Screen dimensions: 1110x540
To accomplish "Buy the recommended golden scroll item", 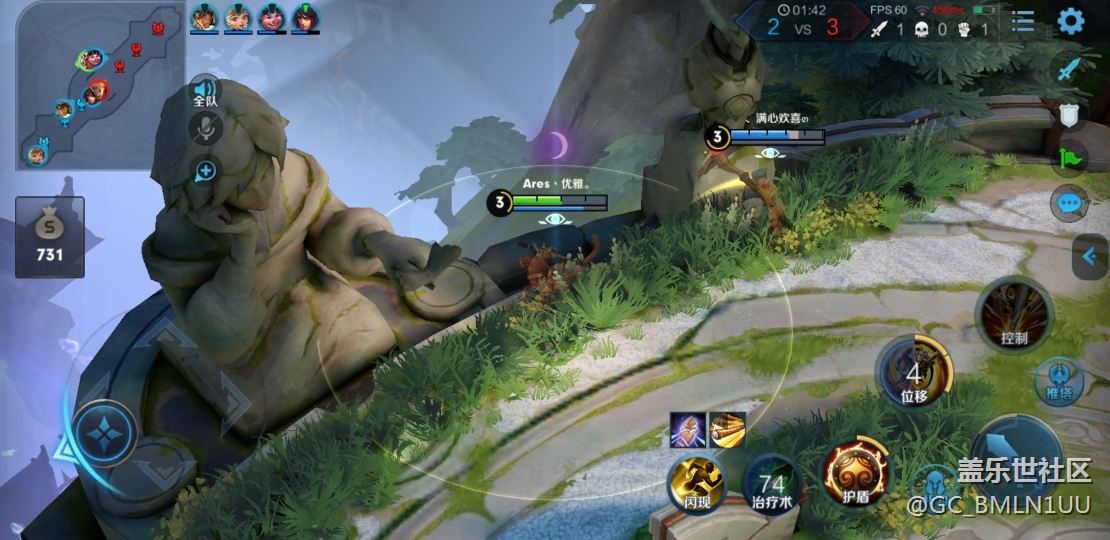I will coord(727,430).
